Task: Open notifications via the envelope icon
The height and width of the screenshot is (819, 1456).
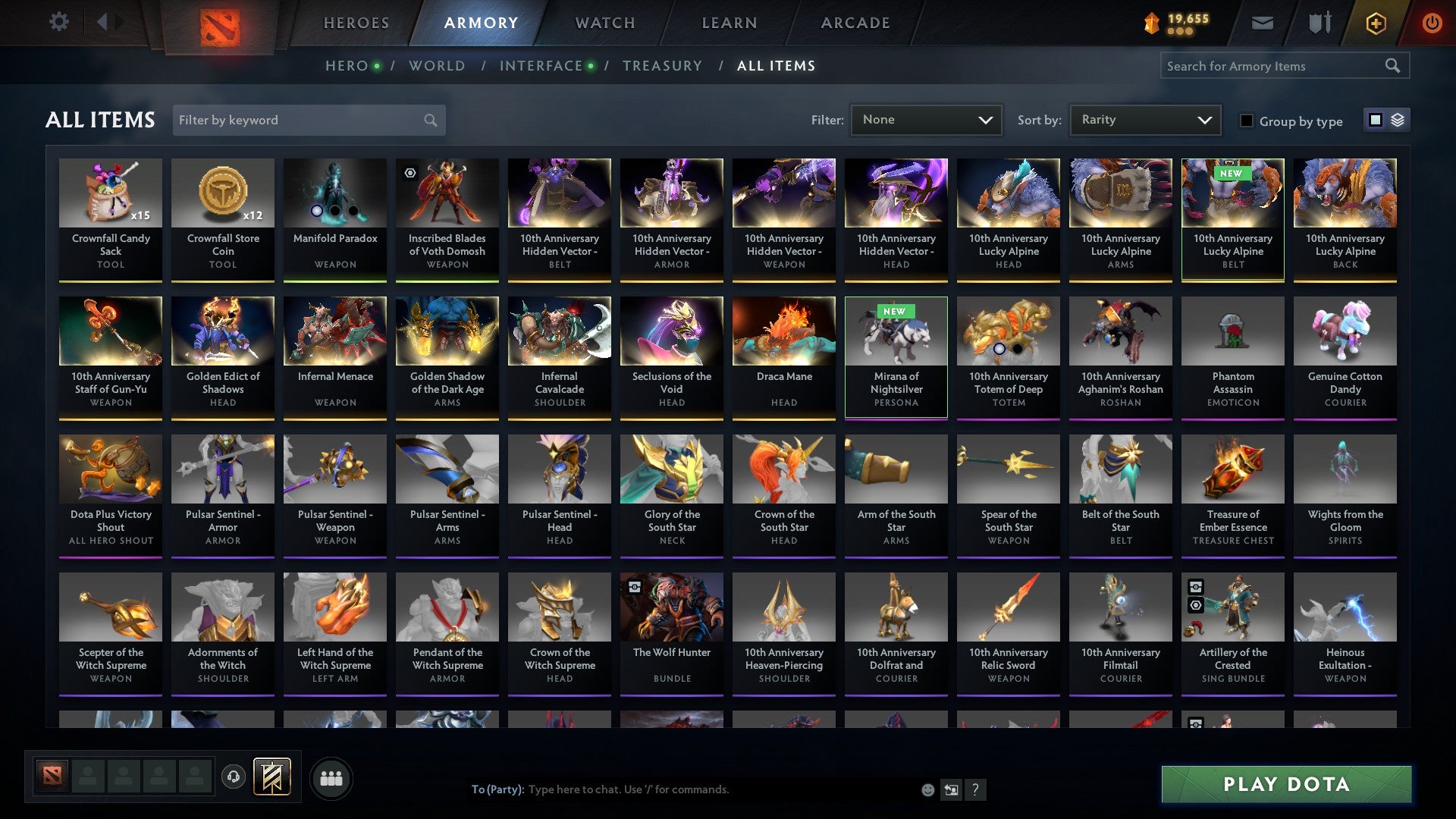Action: [x=1263, y=23]
